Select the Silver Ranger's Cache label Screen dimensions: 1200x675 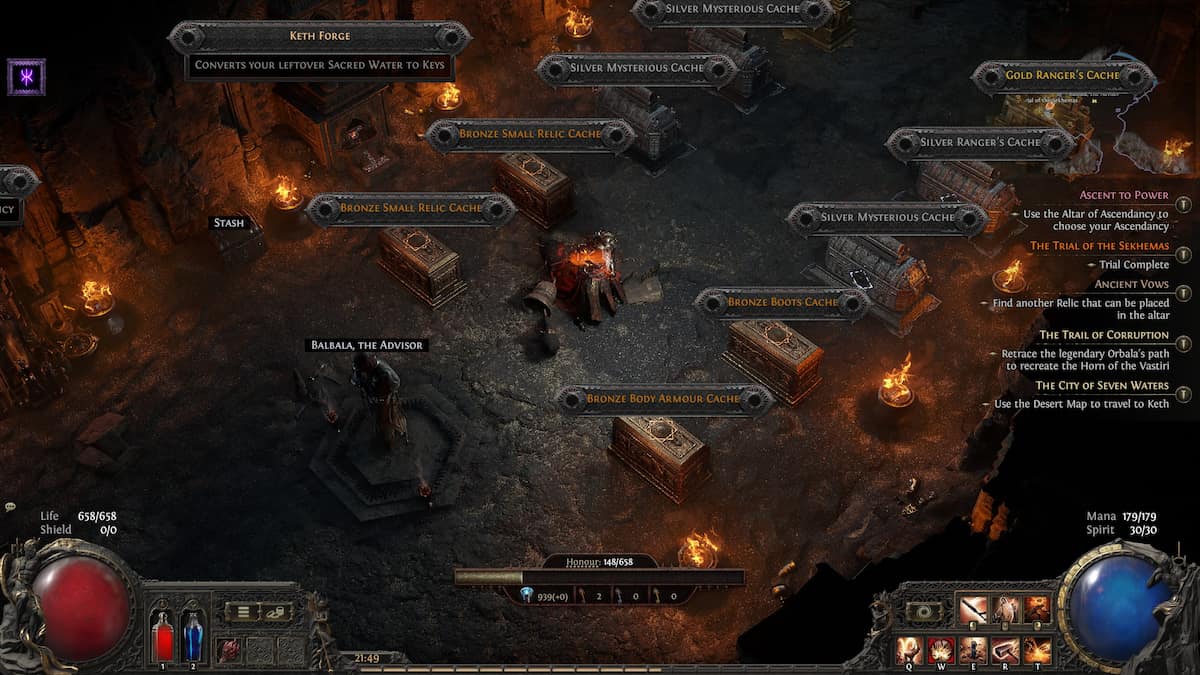980,142
